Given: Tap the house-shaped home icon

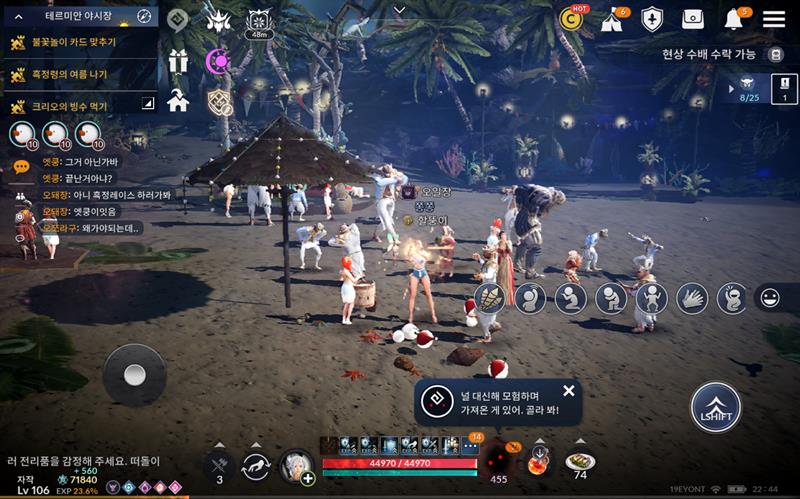Looking at the screenshot, I should (179, 100).
